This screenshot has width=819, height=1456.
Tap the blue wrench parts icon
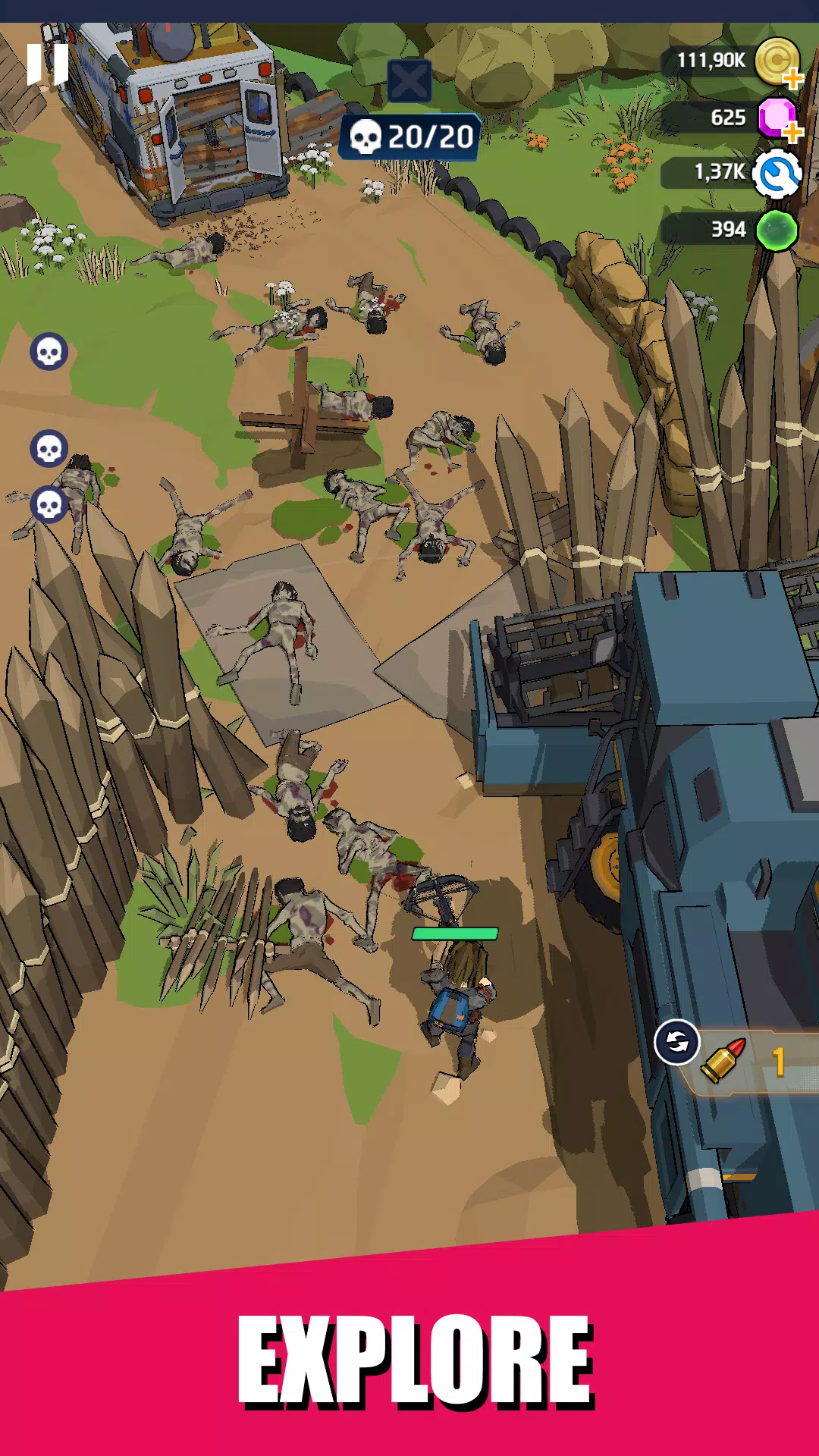(x=777, y=174)
